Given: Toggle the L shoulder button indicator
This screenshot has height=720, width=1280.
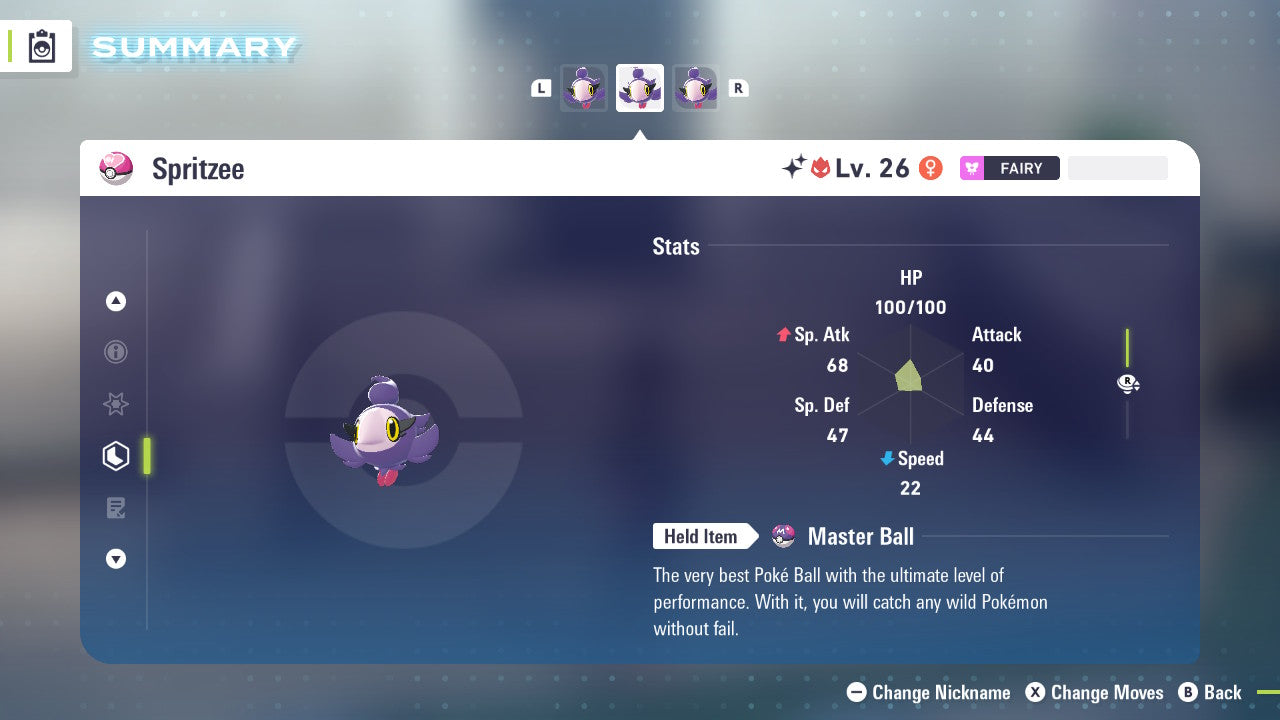Looking at the screenshot, I should pos(540,88).
